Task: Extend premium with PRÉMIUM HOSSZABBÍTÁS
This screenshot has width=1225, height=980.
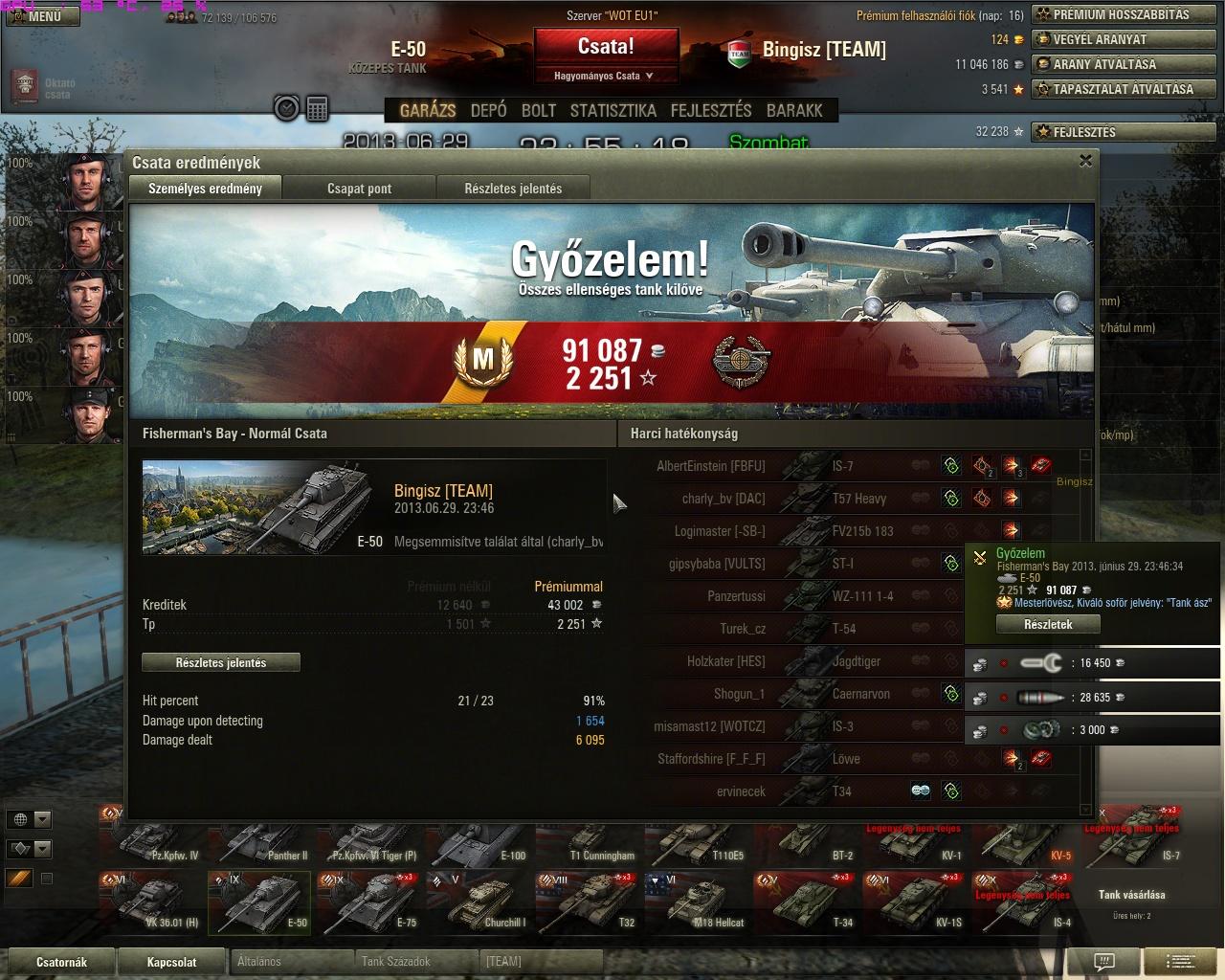Action: 1121,14
